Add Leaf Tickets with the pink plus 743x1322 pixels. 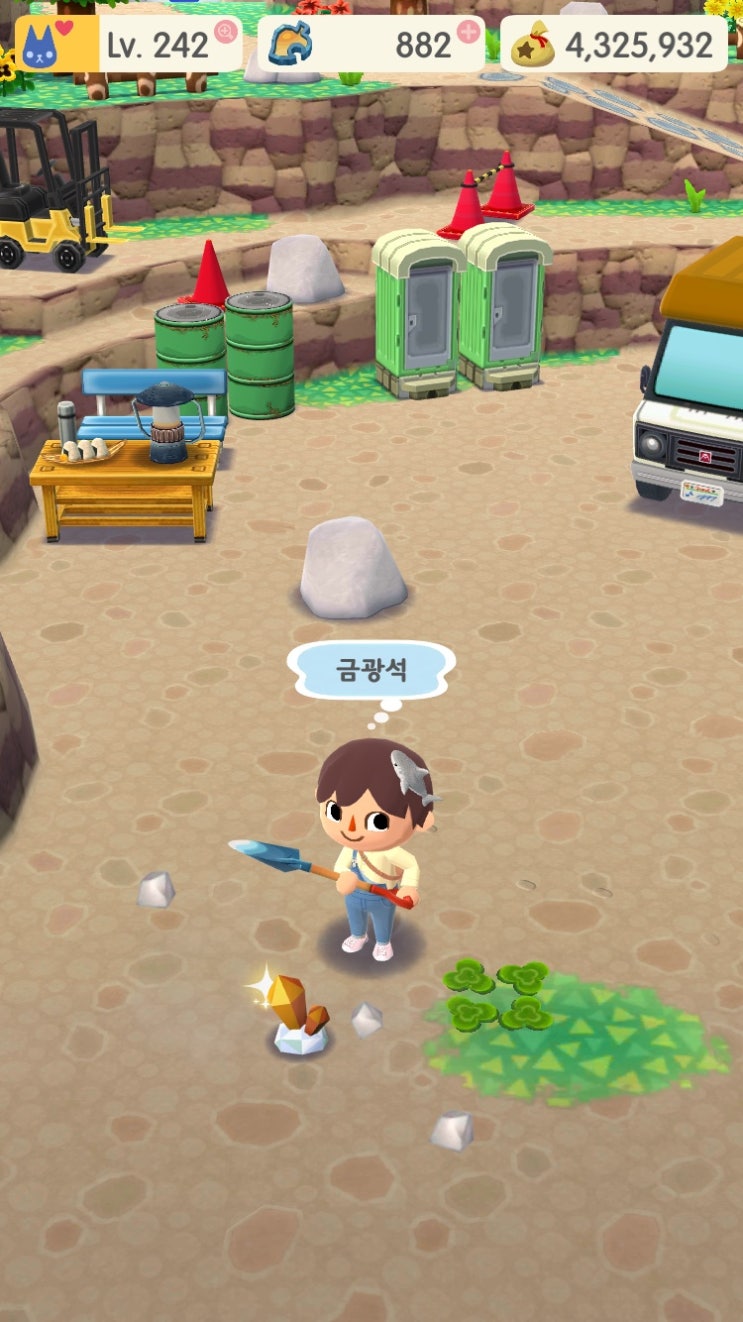(x=468, y=32)
